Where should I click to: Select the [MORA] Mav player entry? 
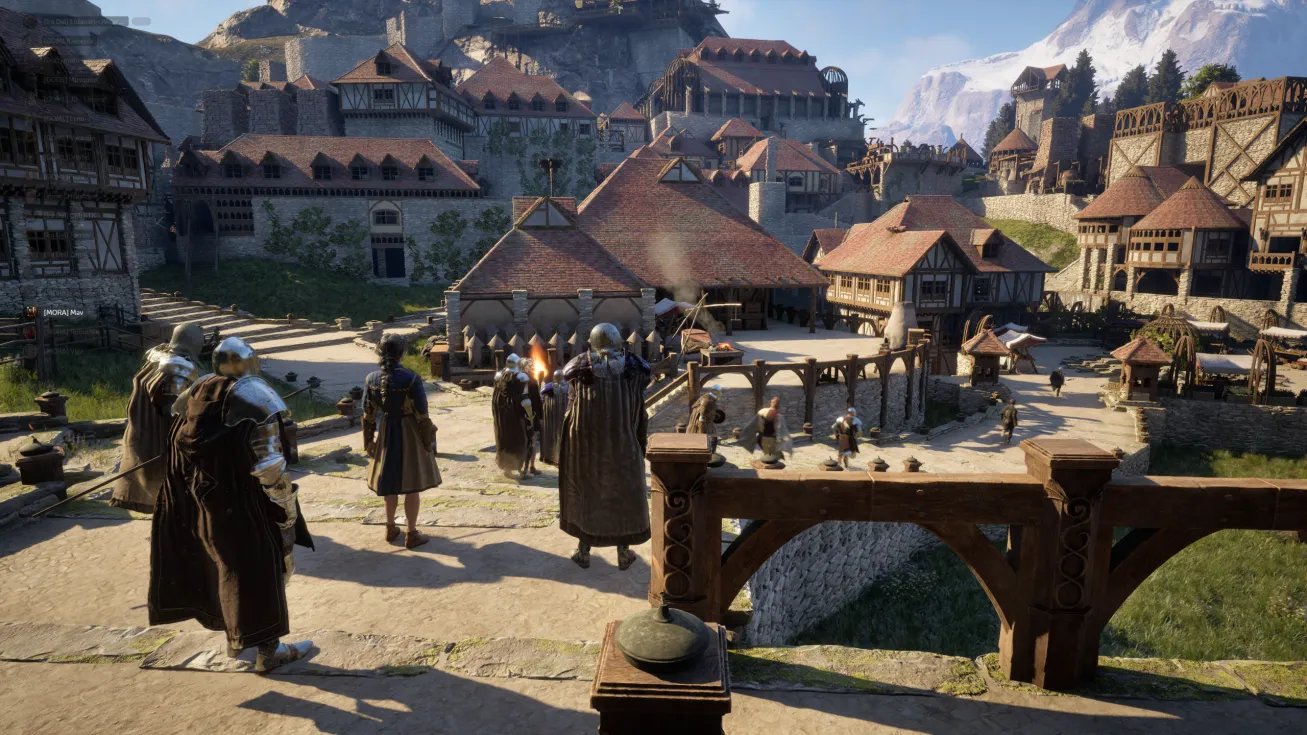point(62,313)
